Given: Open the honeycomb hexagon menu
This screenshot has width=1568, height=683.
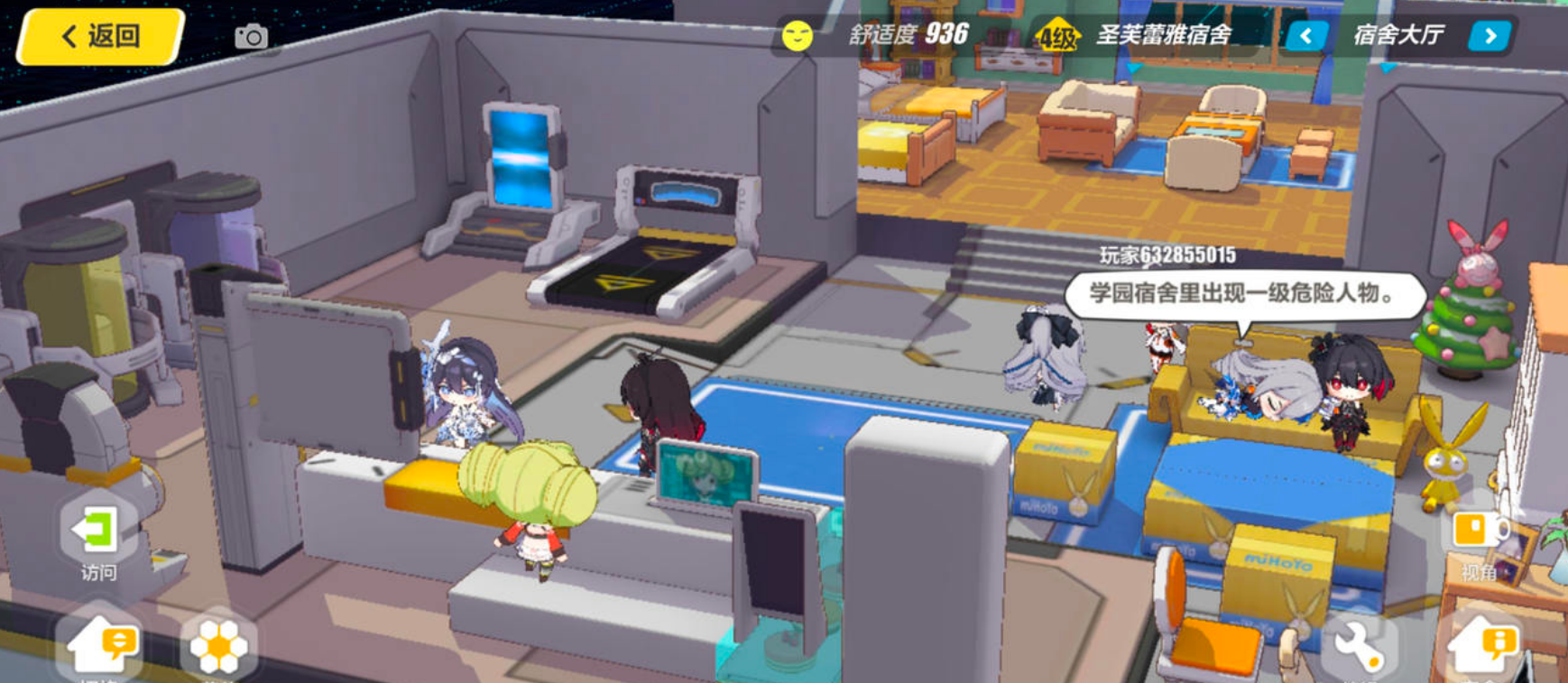Looking at the screenshot, I should pos(217,646).
